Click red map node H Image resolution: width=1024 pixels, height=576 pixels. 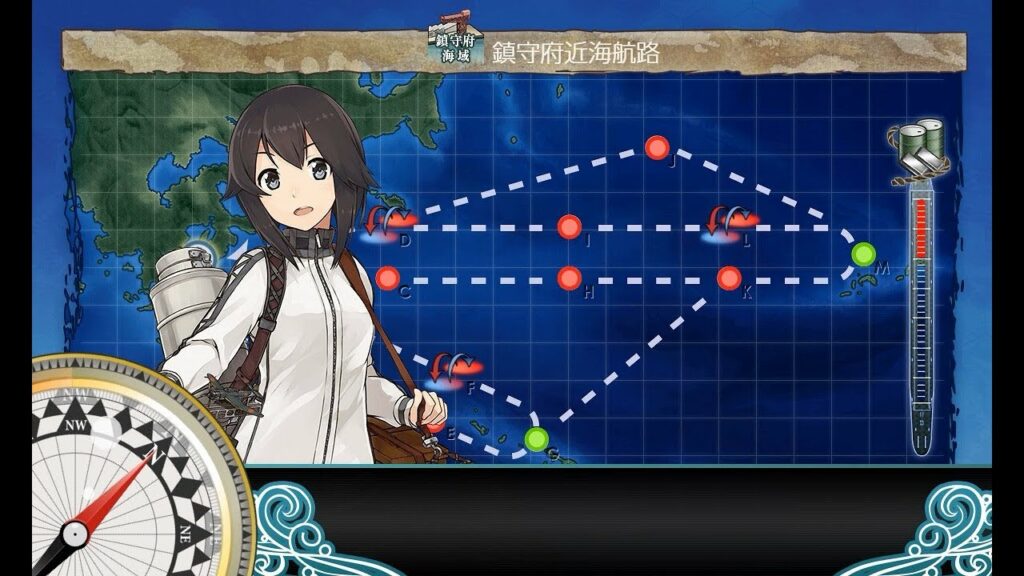point(569,277)
